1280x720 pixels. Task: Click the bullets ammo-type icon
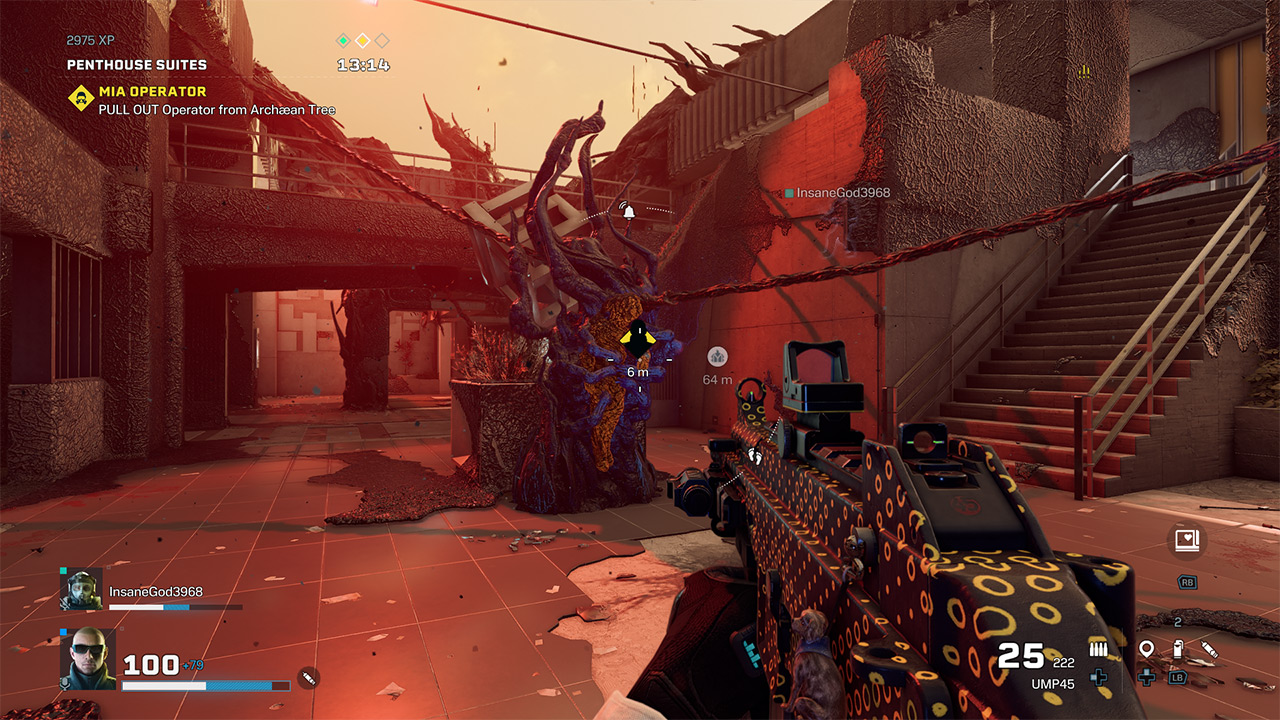[x=1098, y=651]
